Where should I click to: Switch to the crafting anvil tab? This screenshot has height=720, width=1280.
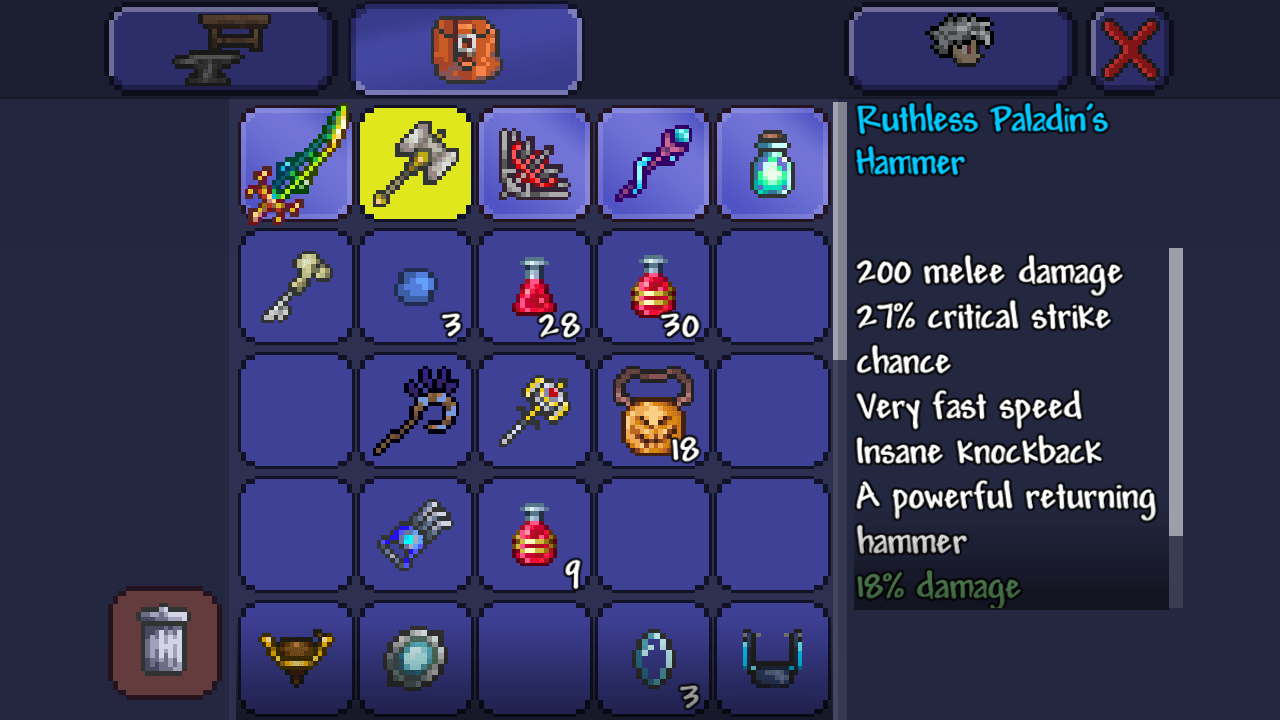click(x=220, y=47)
